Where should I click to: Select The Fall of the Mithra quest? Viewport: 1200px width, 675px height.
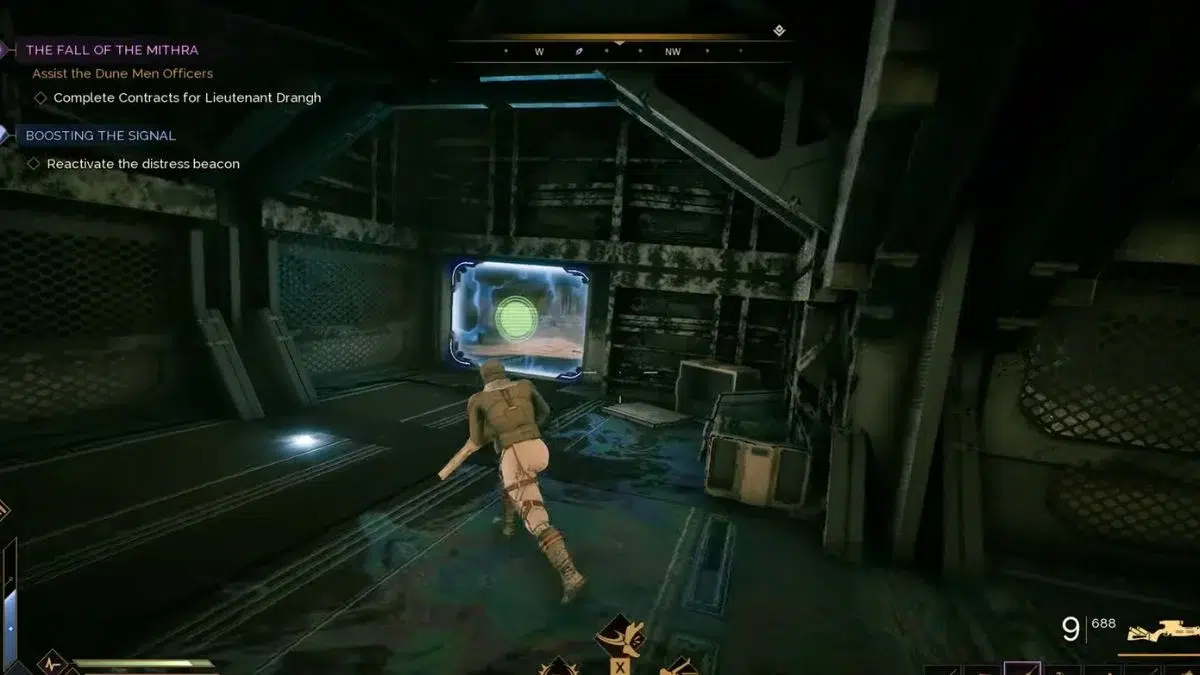111,50
